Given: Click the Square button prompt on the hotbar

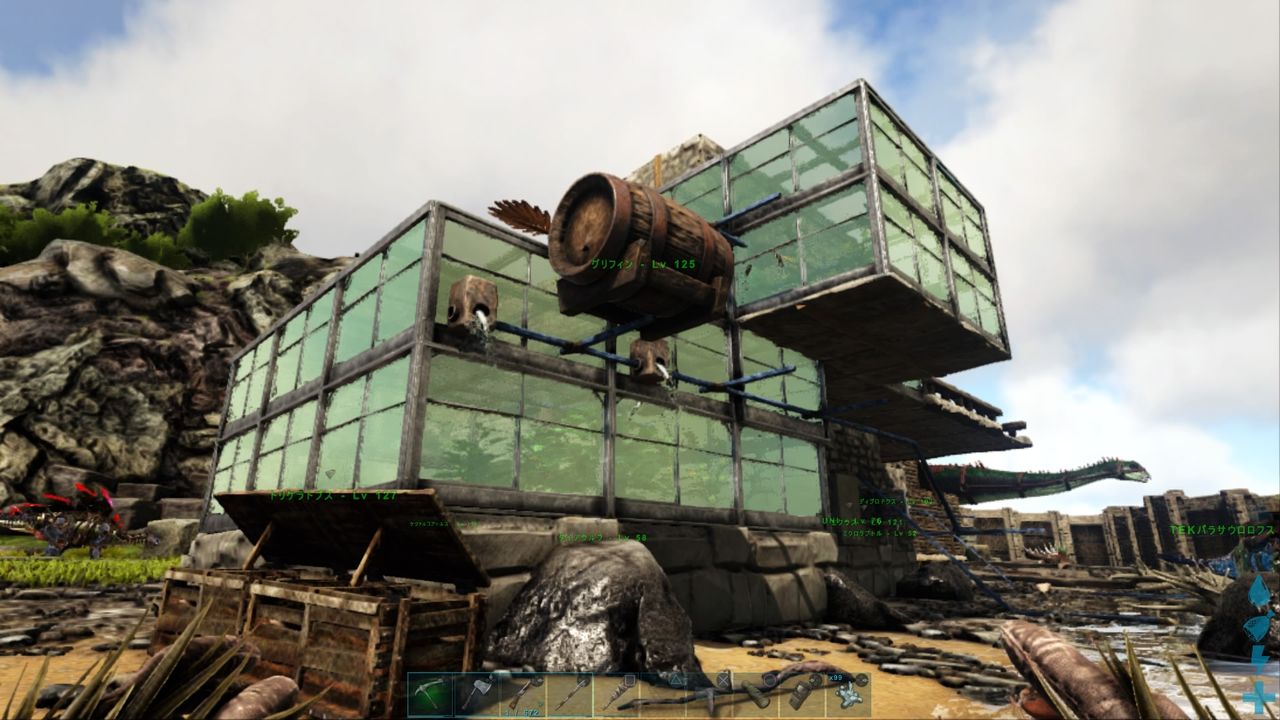Looking at the screenshot, I should pos(629,677).
